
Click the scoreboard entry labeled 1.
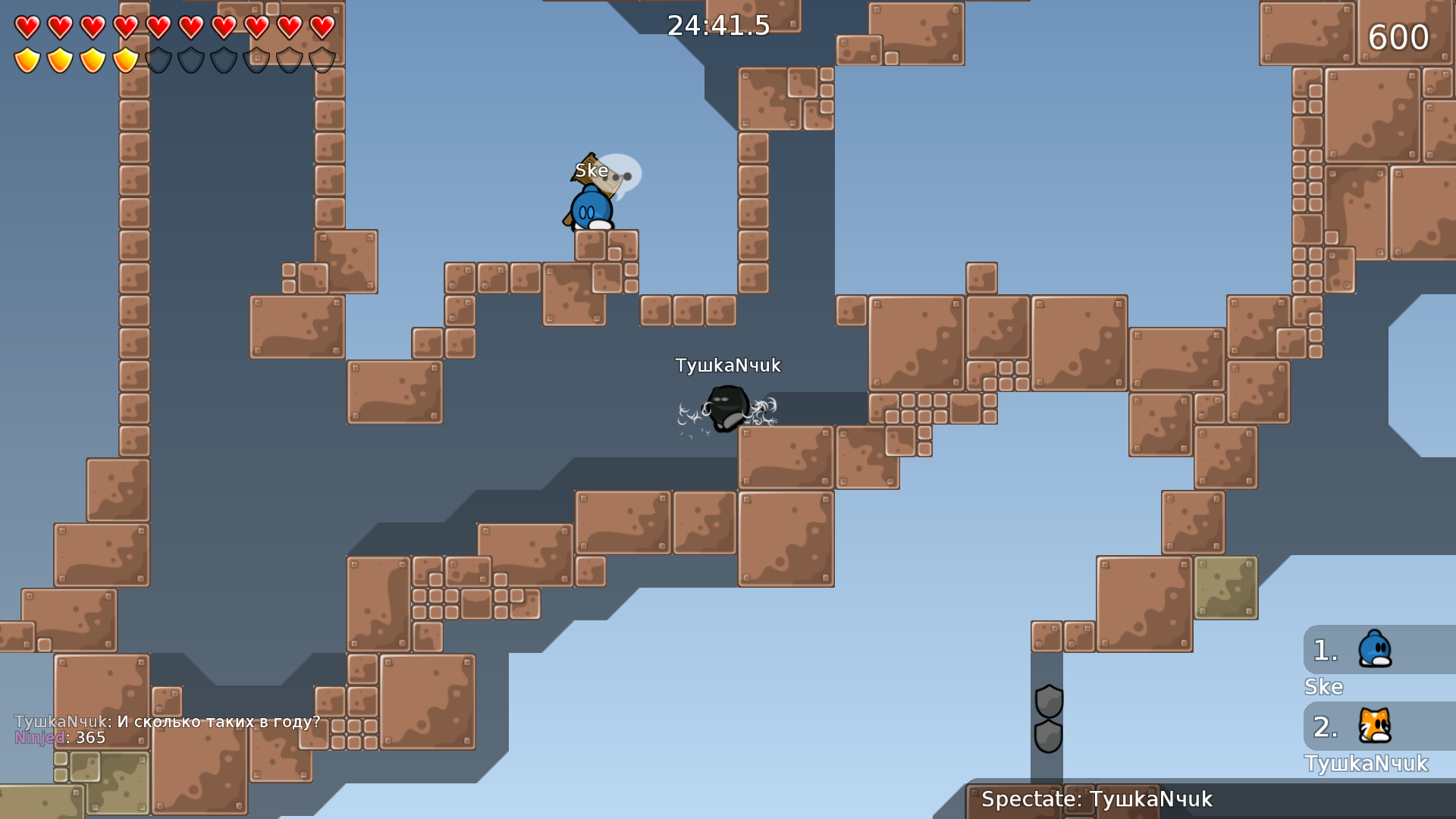coord(1324,648)
